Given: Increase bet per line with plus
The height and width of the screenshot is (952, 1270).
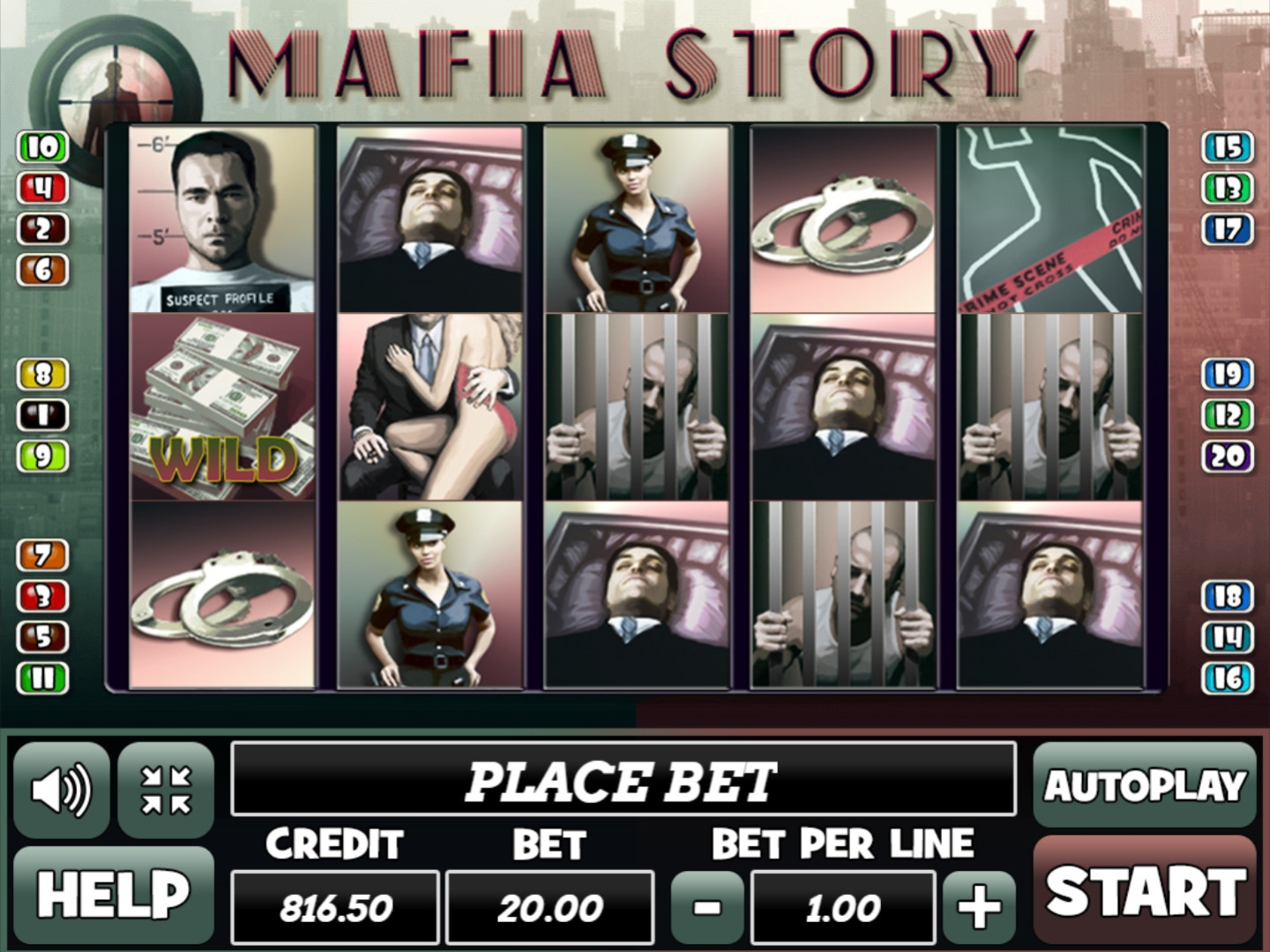Looking at the screenshot, I should pyautogui.click(x=979, y=907).
